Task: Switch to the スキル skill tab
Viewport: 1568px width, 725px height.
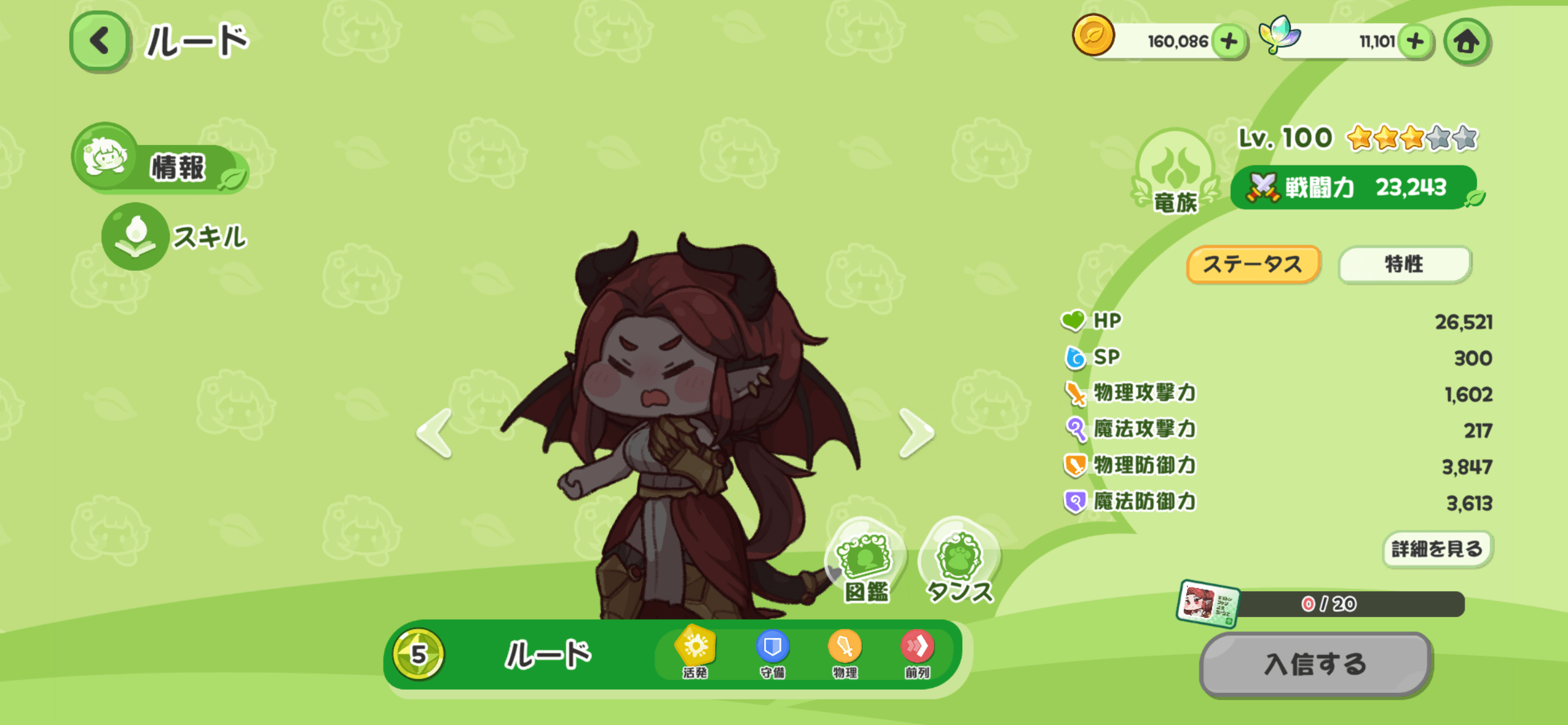Action: (x=176, y=237)
